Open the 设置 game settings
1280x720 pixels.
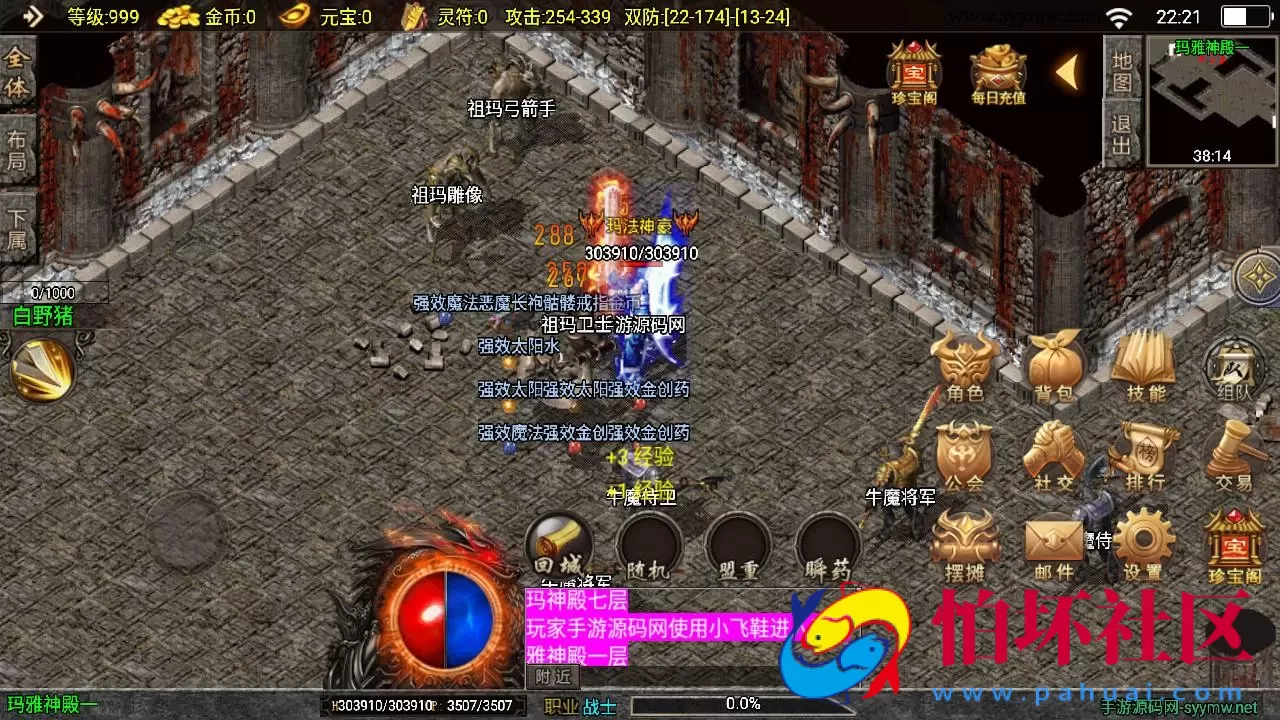(1141, 545)
